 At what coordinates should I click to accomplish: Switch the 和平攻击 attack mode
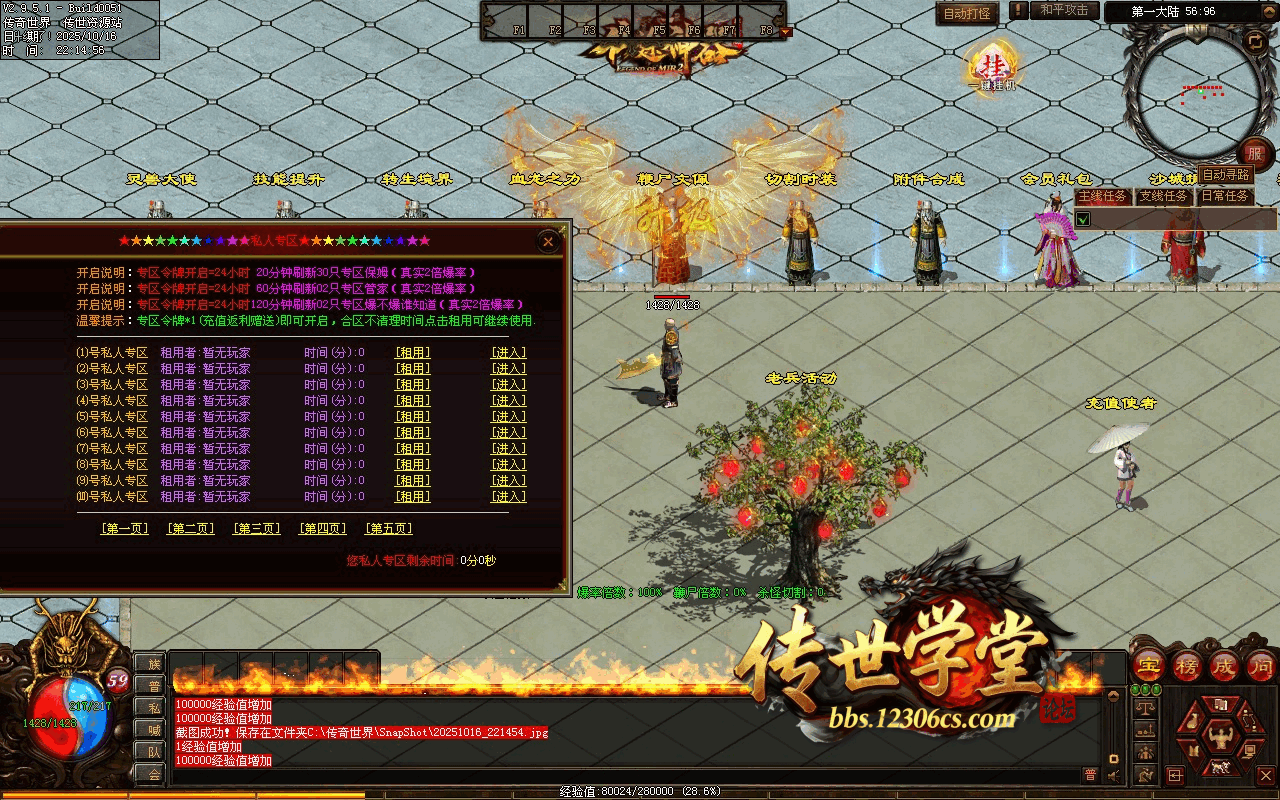[x=1063, y=11]
